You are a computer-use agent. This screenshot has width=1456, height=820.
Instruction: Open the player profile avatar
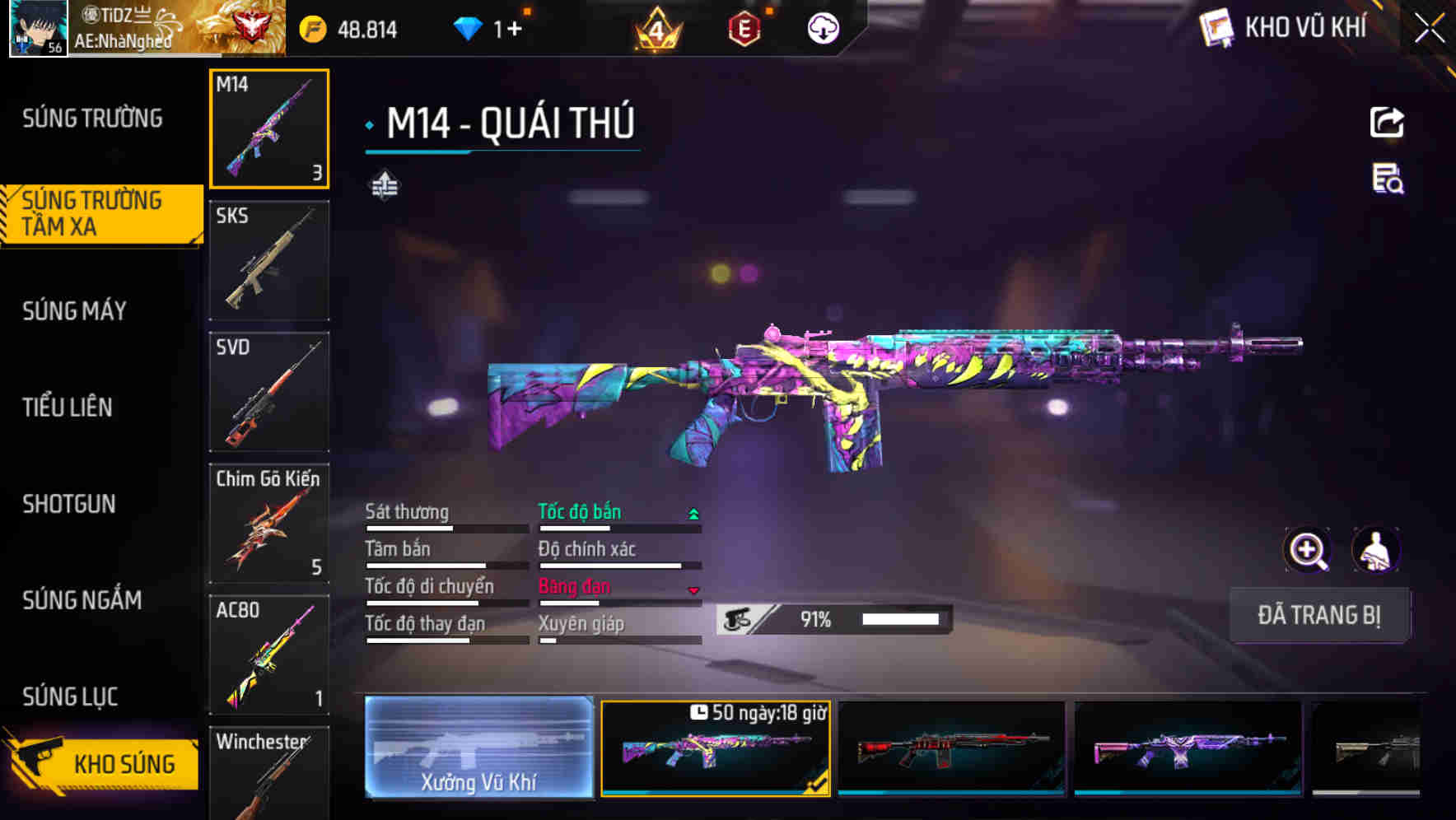38,28
